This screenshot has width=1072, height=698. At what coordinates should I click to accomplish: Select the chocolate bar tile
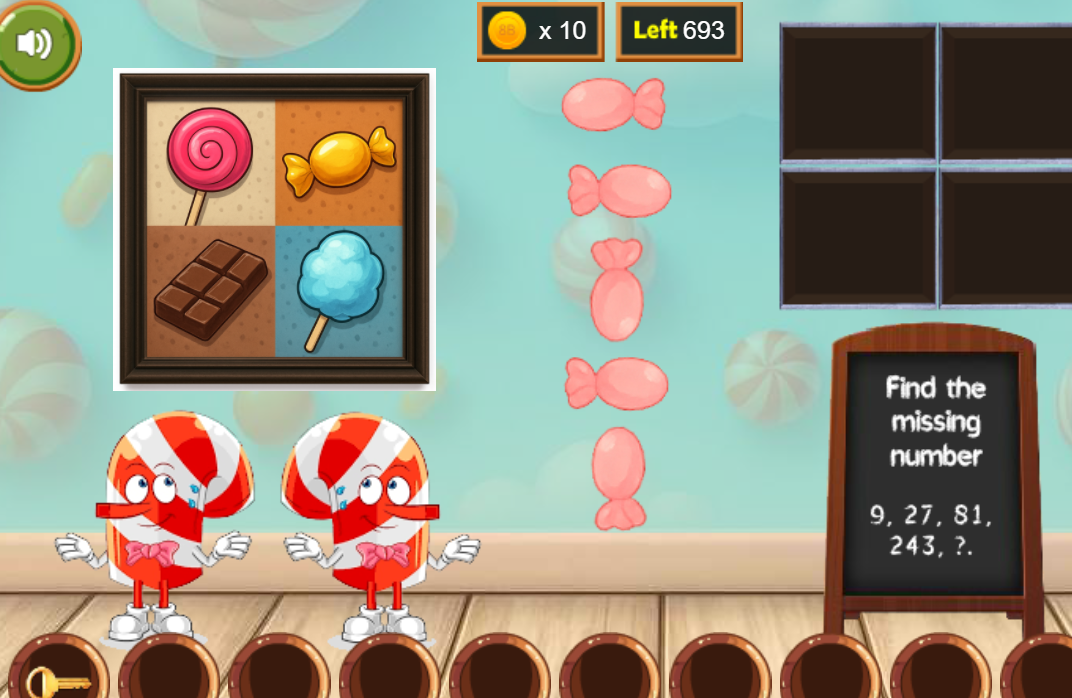point(211,290)
